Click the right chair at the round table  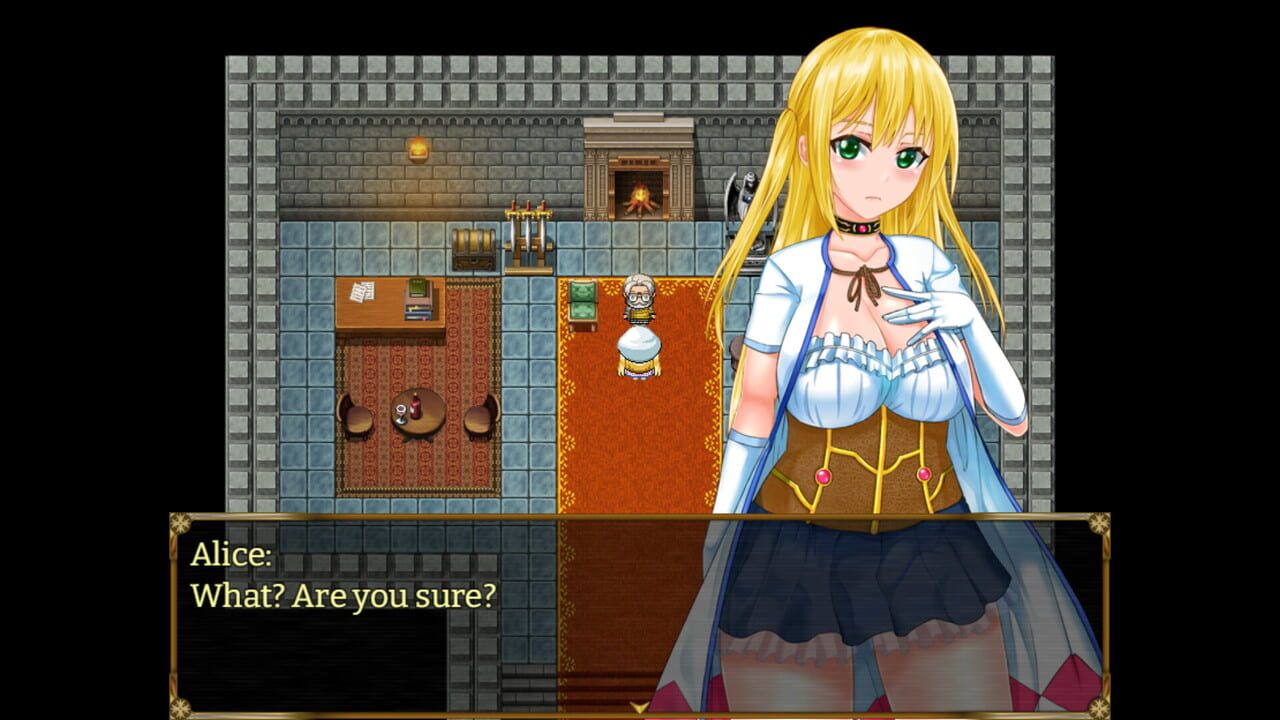(480, 417)
